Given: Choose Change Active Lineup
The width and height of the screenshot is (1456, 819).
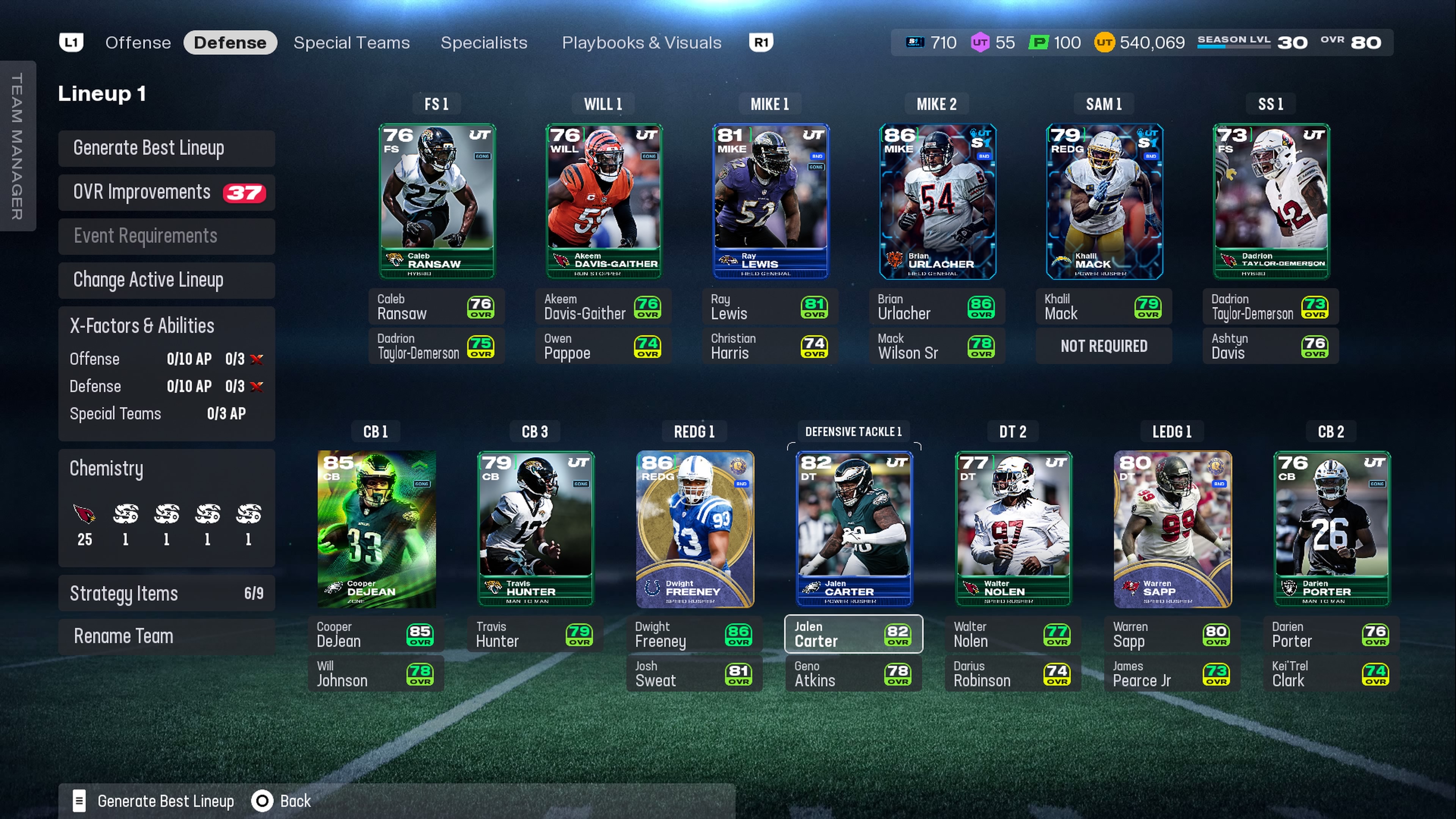Looking at the screenshot, I should pyautogui.click(x=166, y=280).
